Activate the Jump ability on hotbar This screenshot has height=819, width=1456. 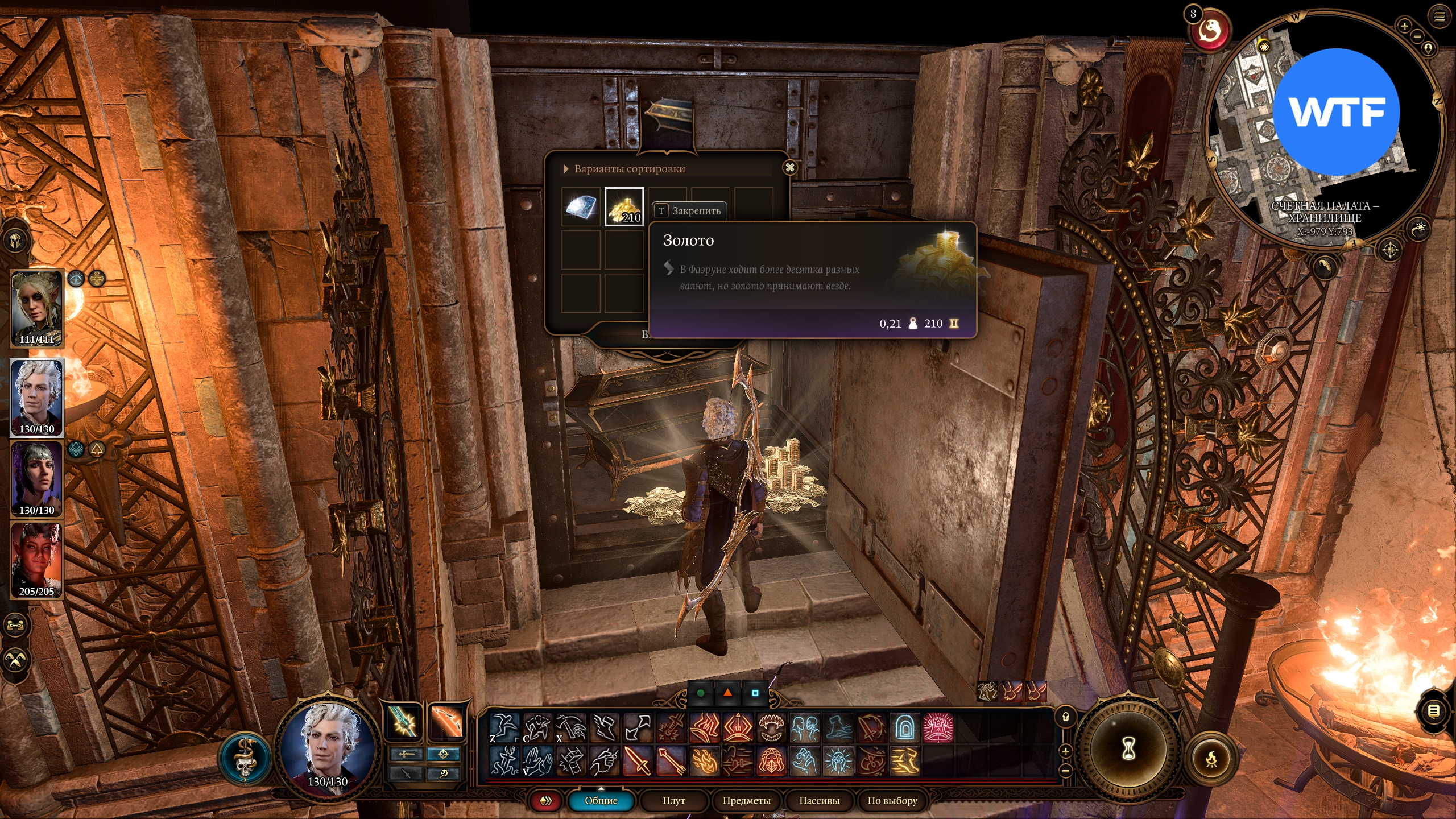[504, 727]
